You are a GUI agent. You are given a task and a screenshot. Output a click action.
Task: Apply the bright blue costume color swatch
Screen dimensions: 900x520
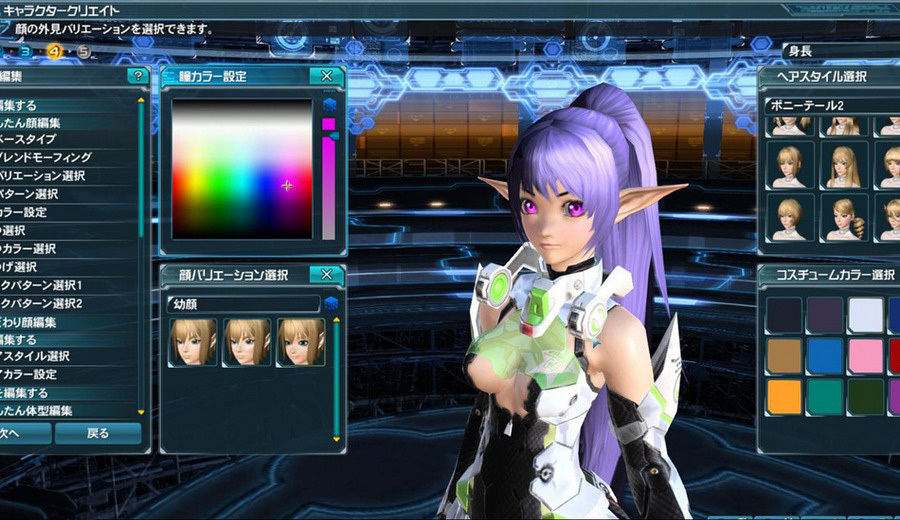point(825,355)
